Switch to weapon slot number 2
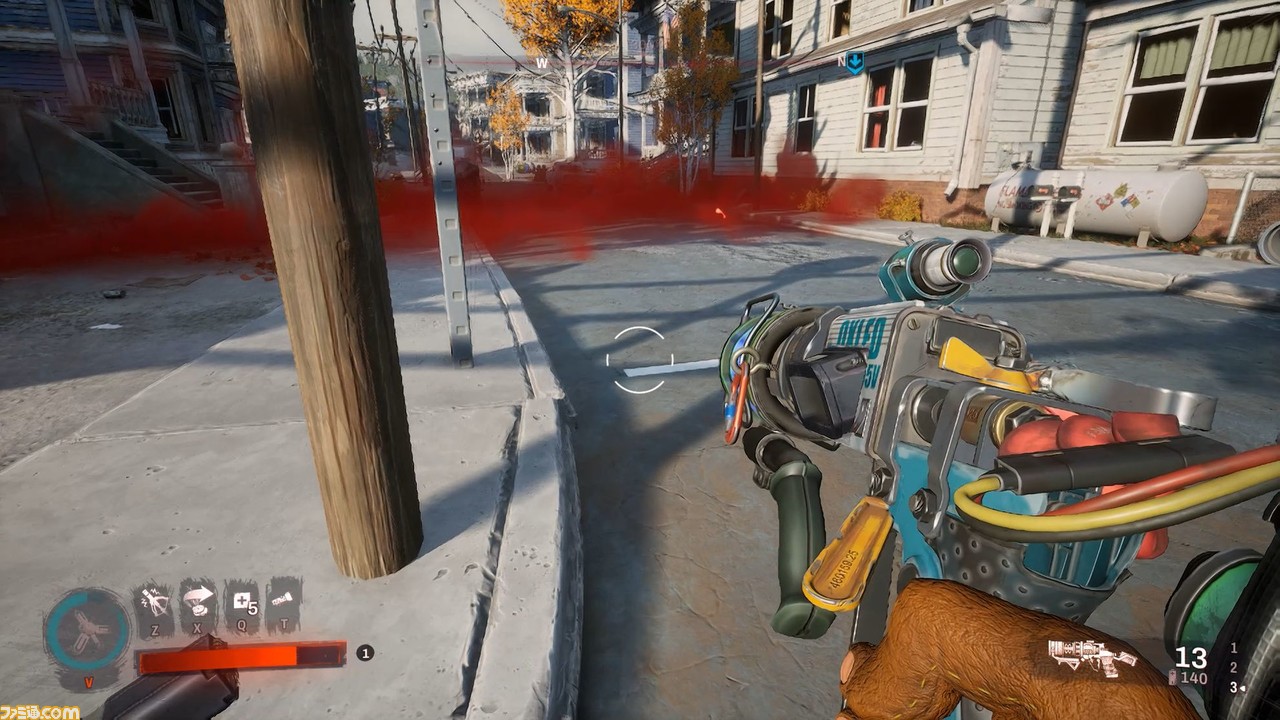 tap(1233, 667)
